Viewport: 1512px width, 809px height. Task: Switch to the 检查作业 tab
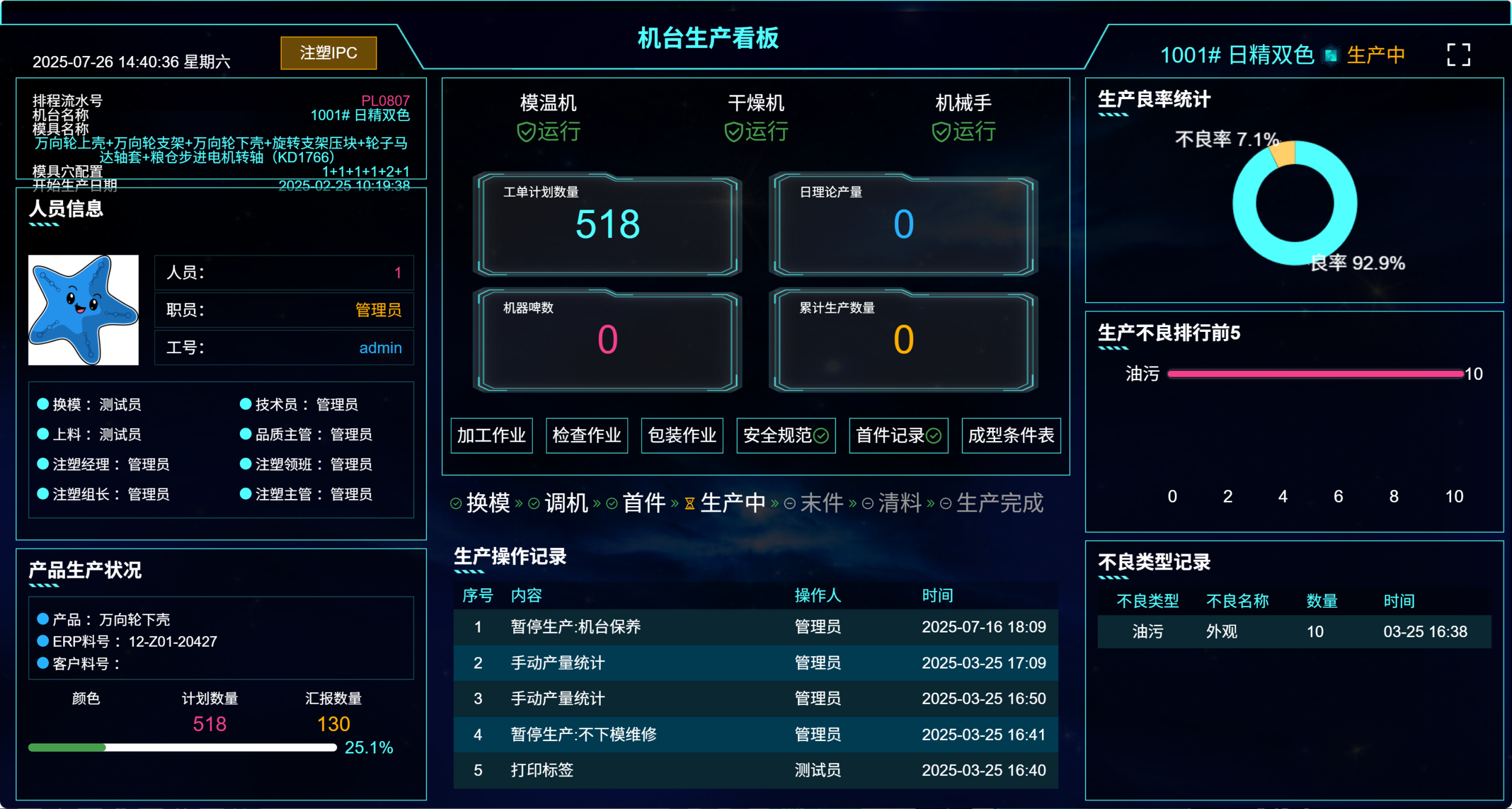(586, 435)
